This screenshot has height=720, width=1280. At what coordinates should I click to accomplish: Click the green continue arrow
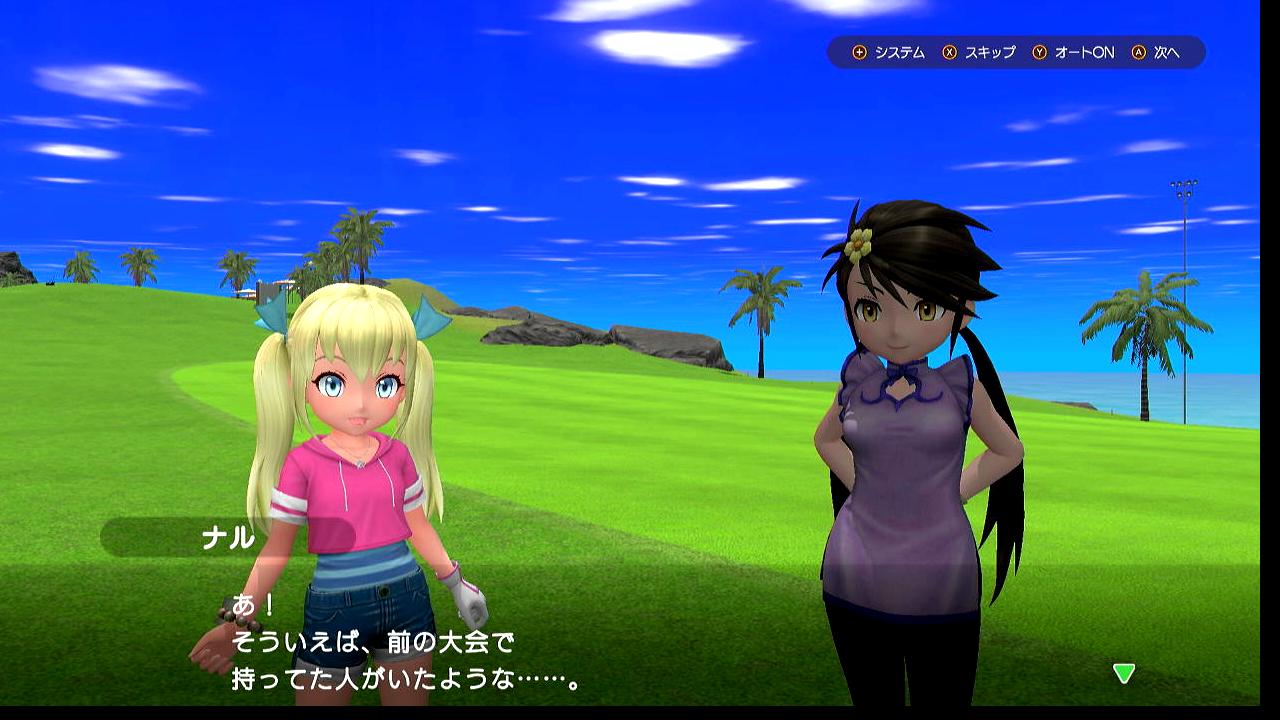point(1124,673)
